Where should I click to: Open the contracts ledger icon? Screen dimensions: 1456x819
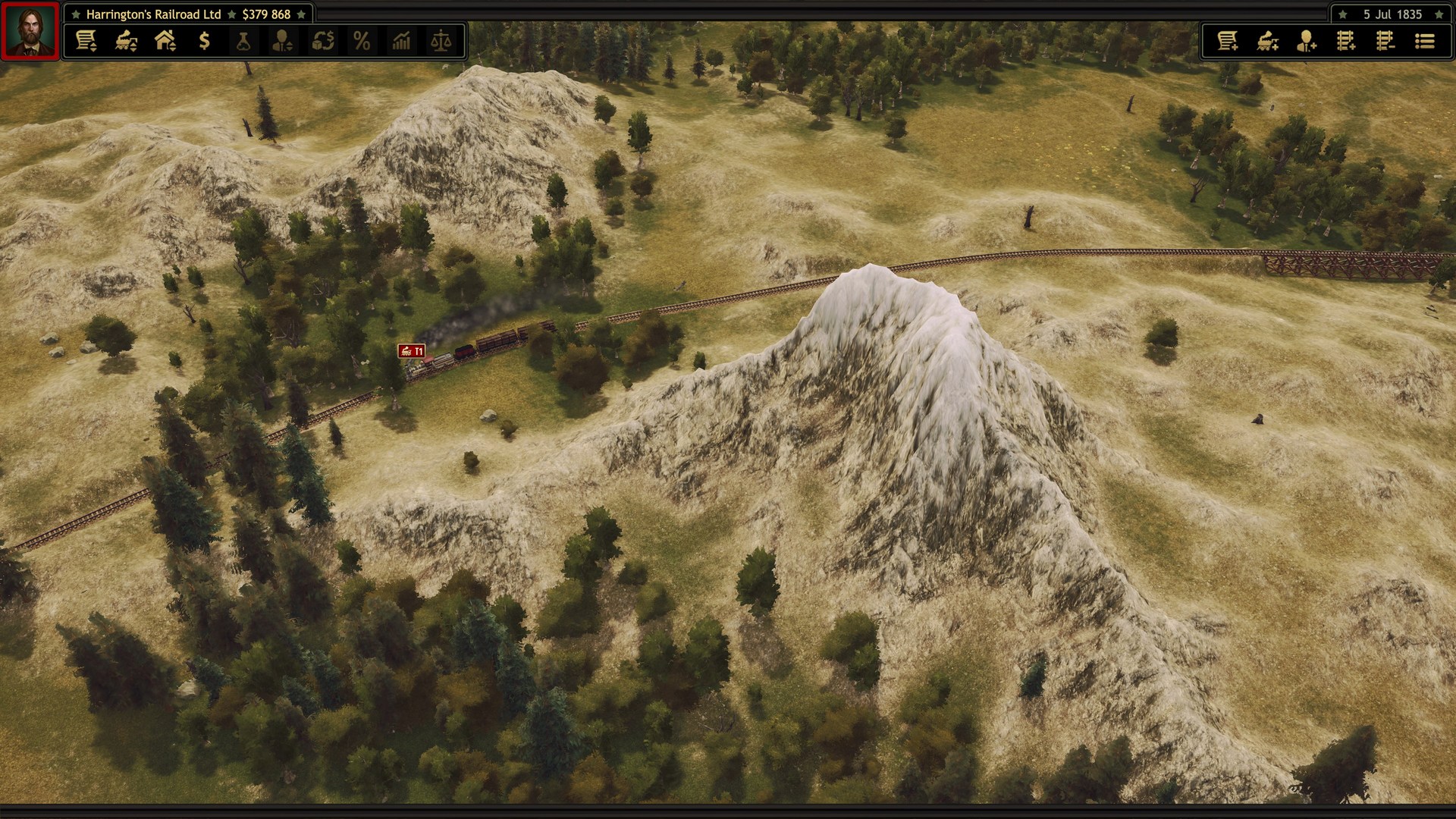(x=86, y=42)
